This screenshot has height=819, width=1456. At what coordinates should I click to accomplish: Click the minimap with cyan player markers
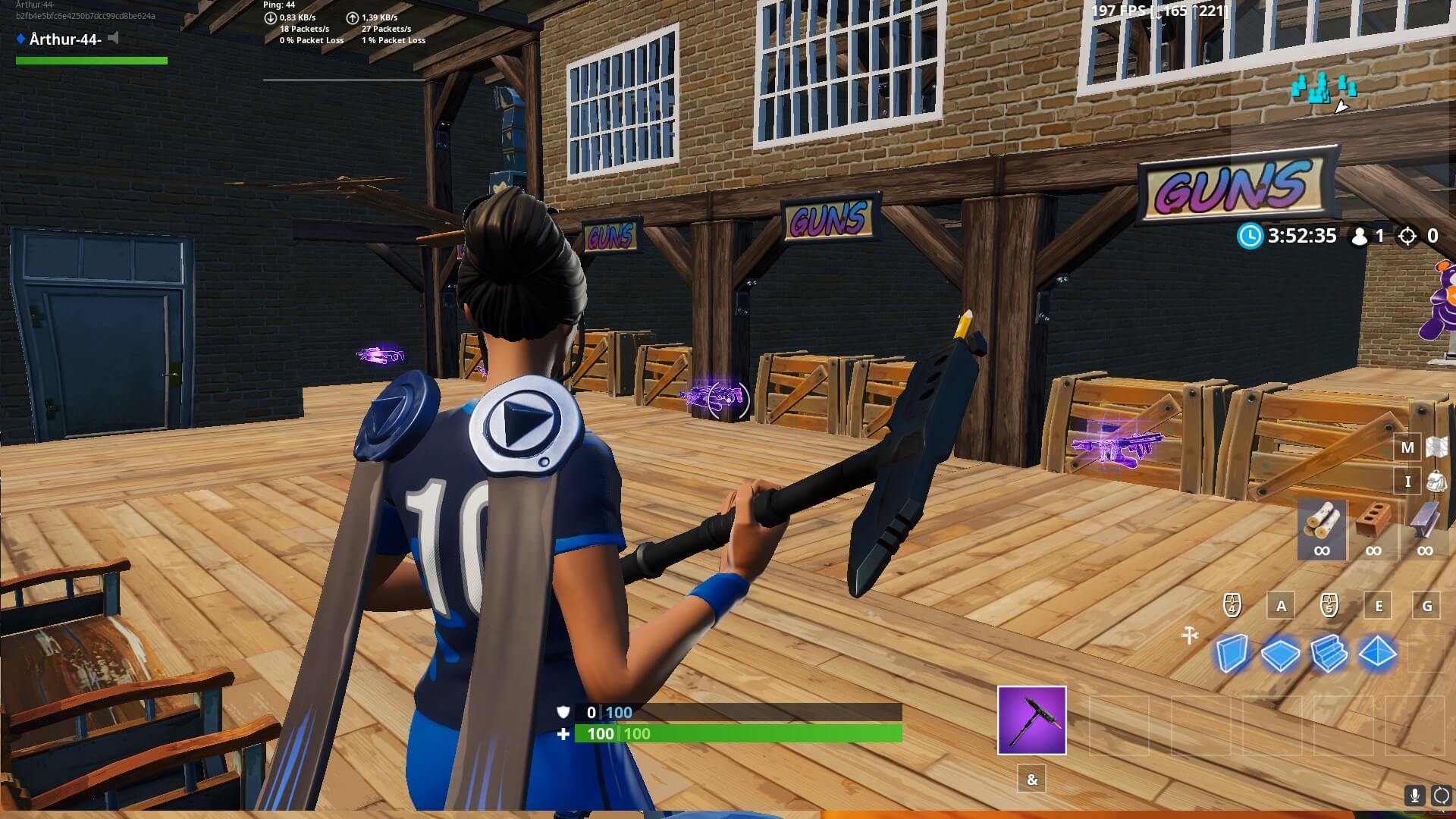[1324, 91]
